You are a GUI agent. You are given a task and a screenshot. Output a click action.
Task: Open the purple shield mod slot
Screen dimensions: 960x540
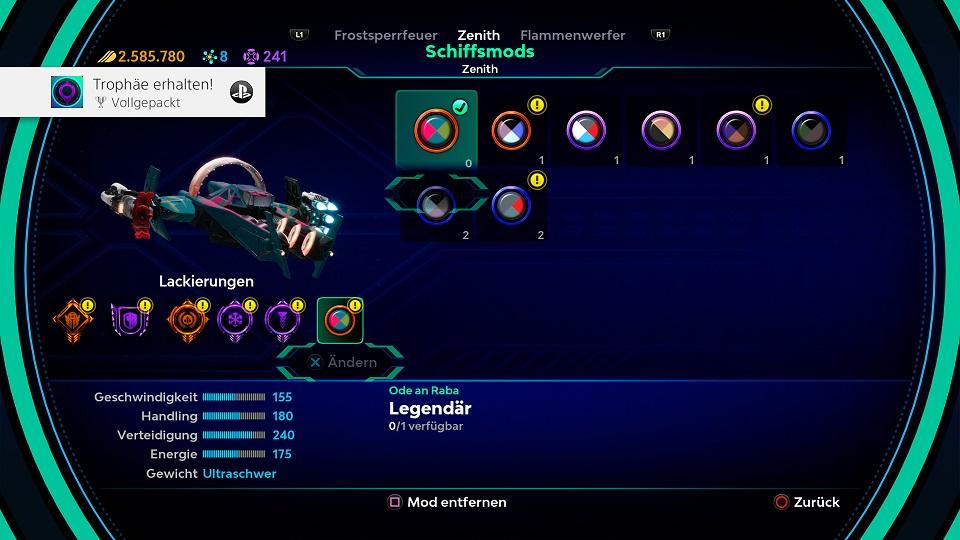click(129, 320)
